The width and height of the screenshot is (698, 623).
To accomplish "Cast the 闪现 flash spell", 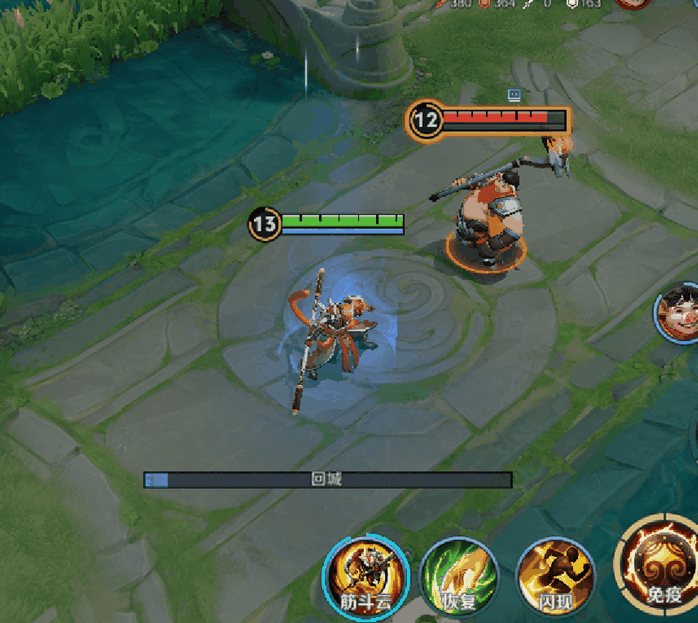I will click(555, 574).
